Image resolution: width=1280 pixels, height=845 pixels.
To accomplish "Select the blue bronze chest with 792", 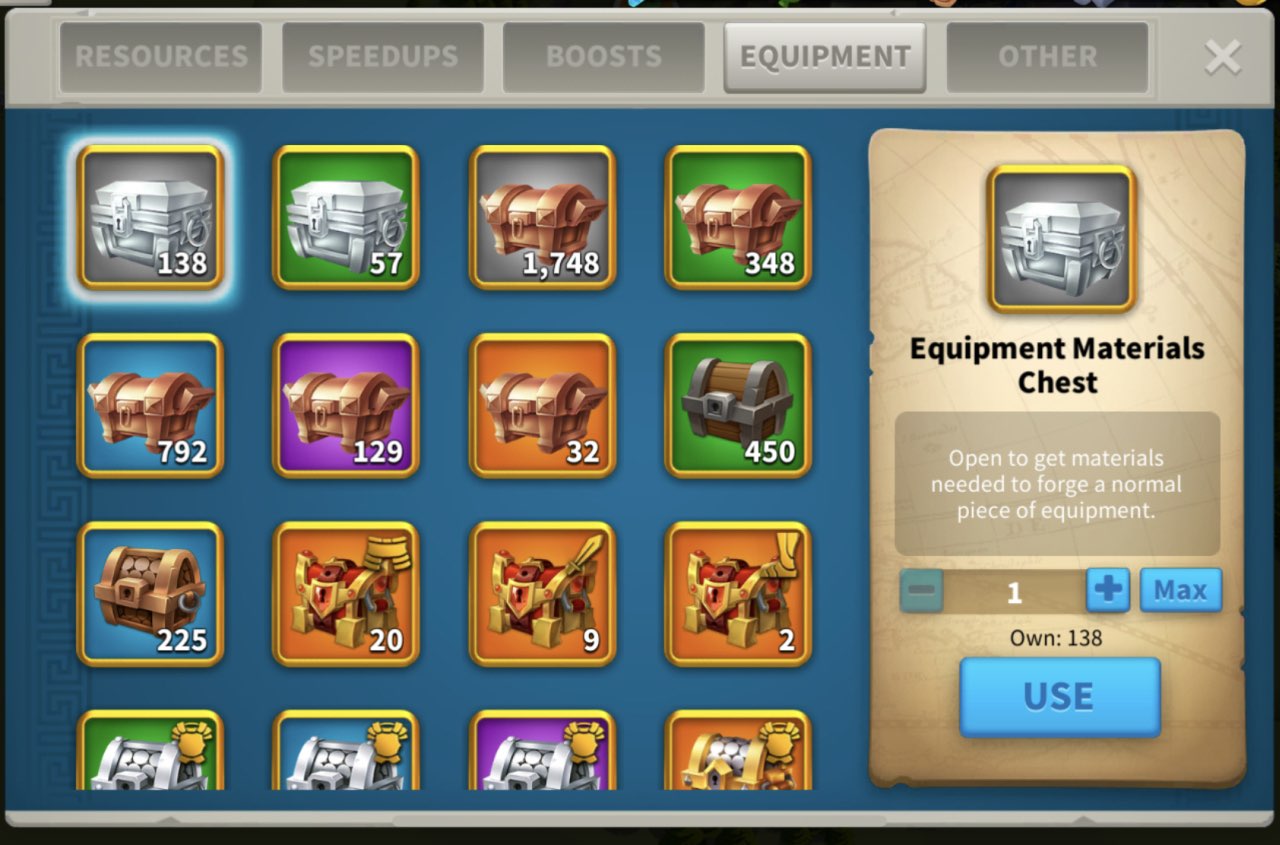I will (x=150, y=405).
